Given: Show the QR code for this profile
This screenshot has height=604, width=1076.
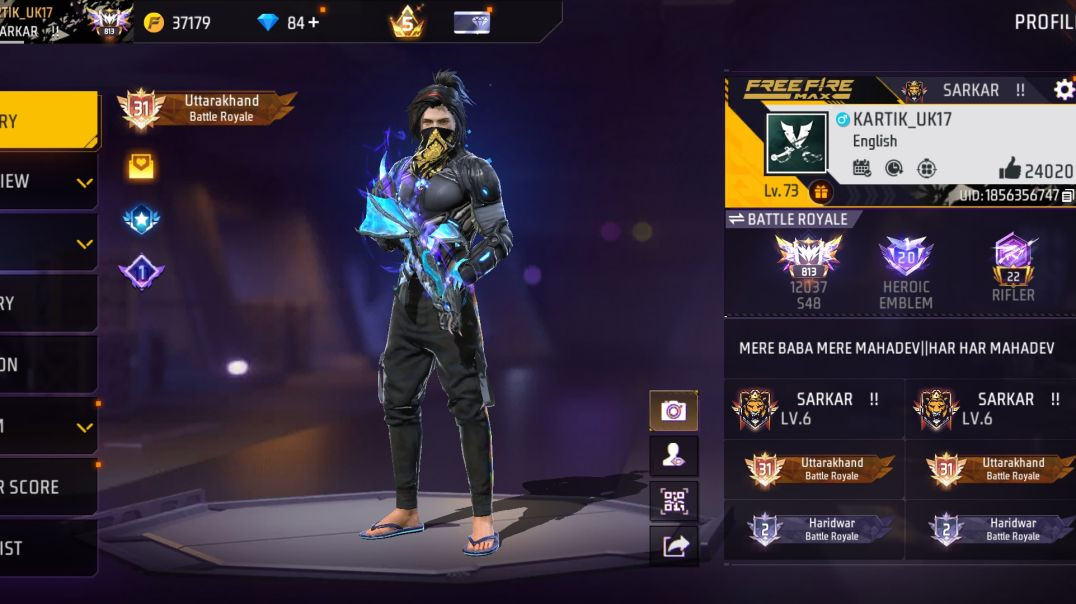Looking at the screenshot, I should point(674,501).
